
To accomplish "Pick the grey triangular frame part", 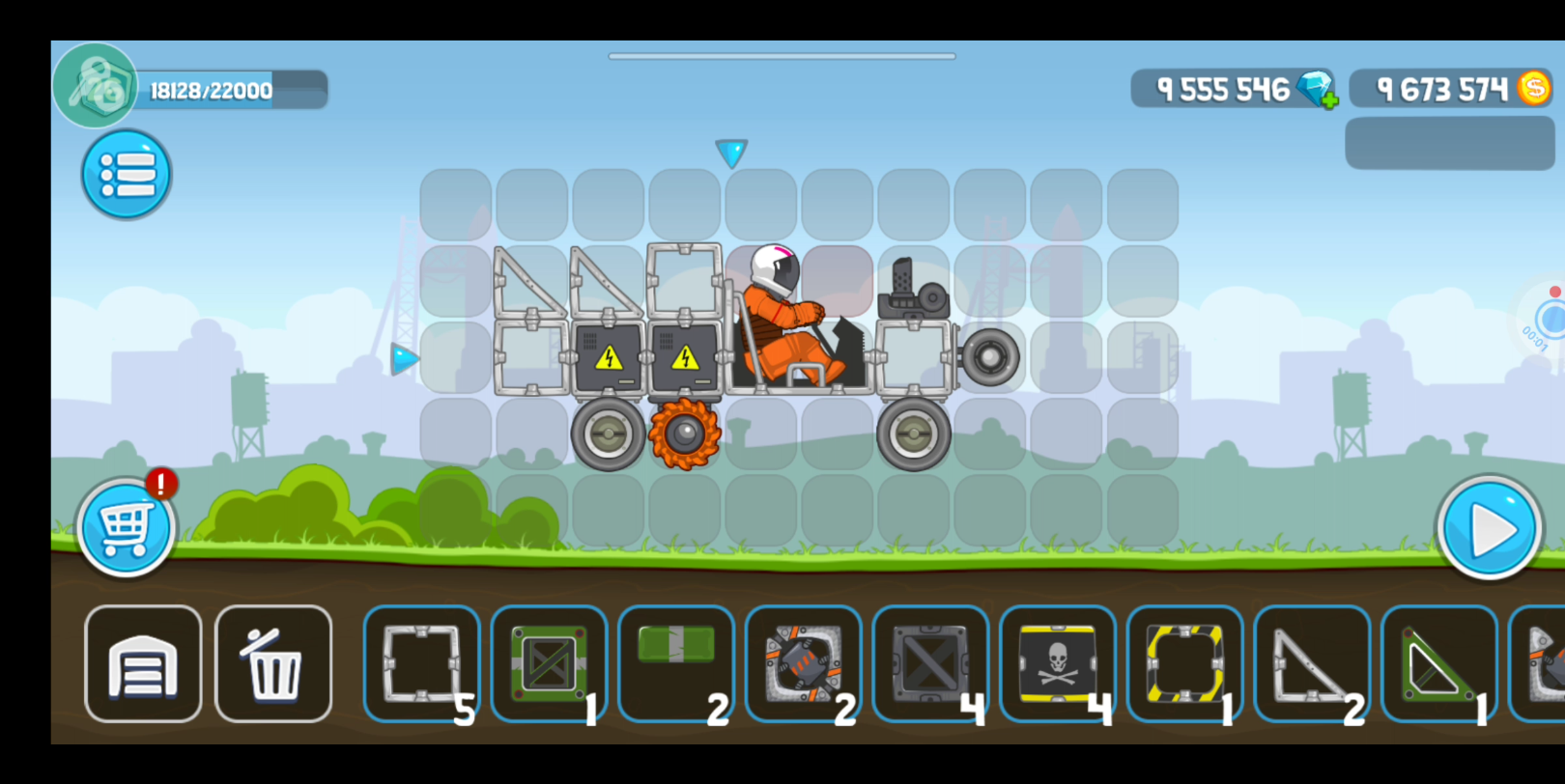I will (x=1312, y=664).
